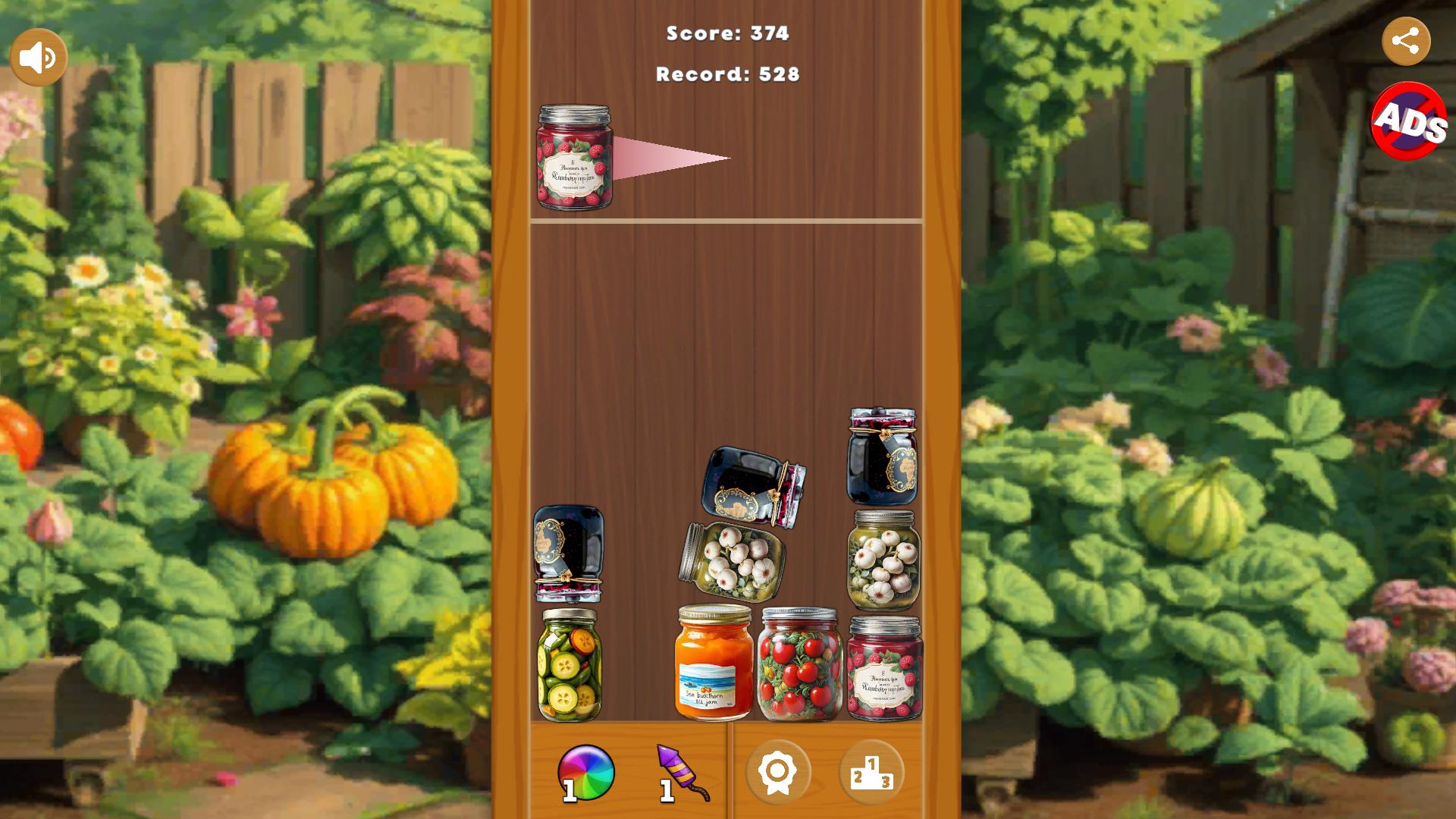
Task: Click the pink aiming arrow
Action: (x=667, y=155)
